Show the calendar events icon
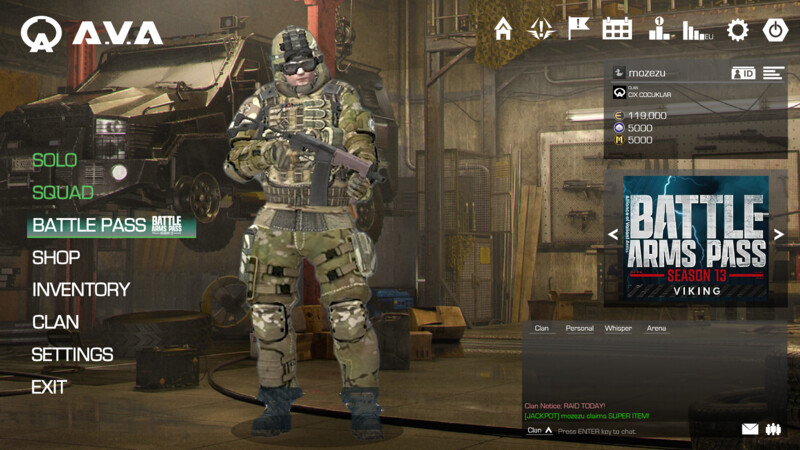The width and height of the screenshot is (800, 450). [x=617, y=29]
